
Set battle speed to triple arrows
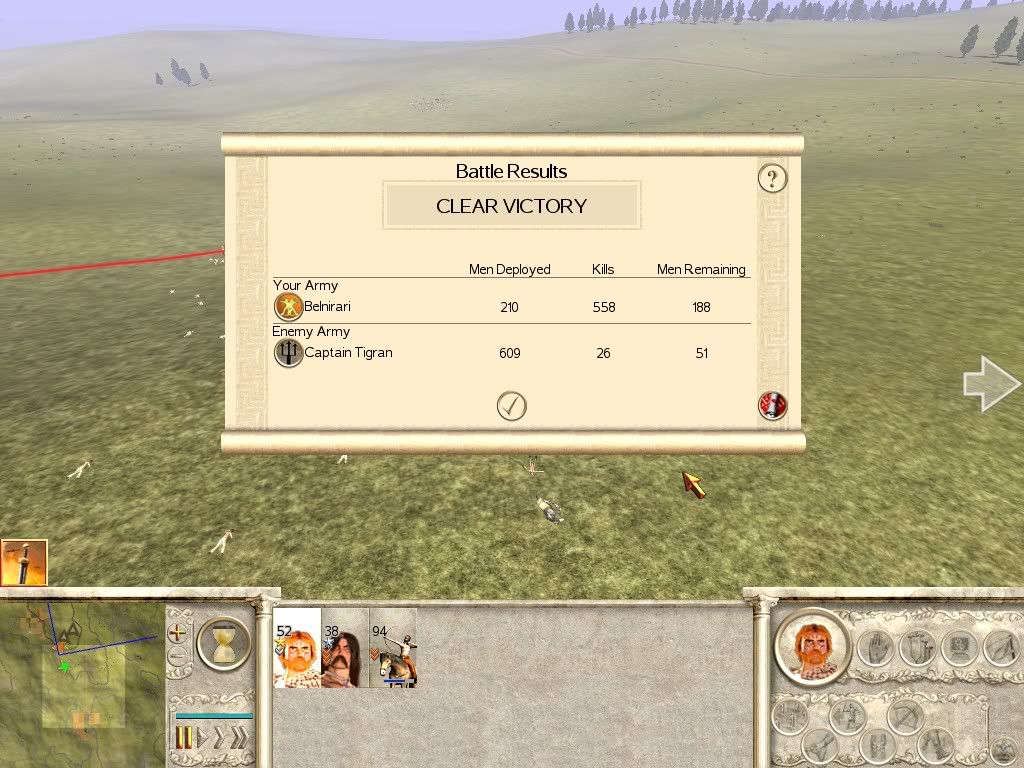(x=238, y=739)
